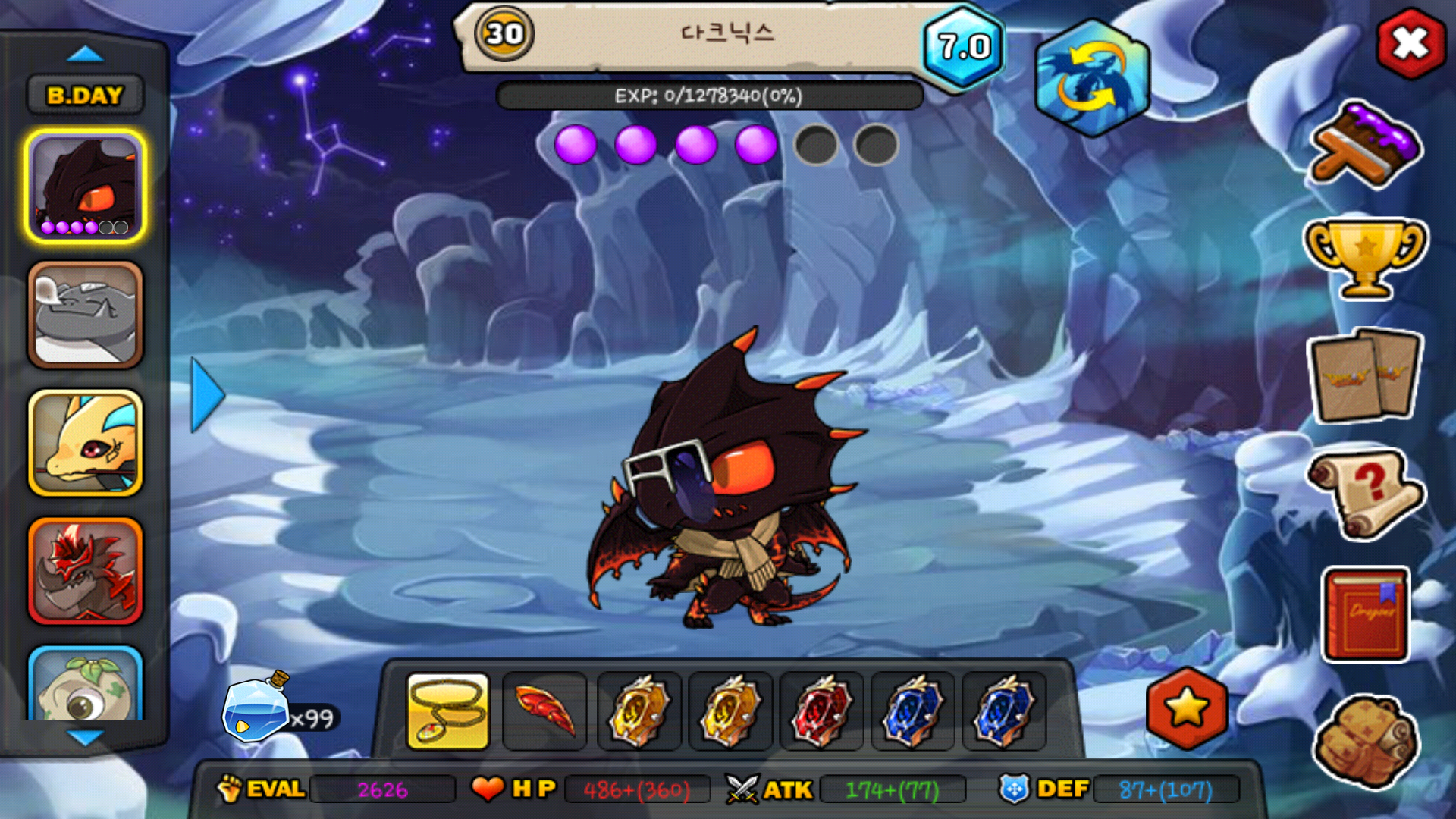1456x819 pixels.
Task: Open the purple paint brush tool
Action: coord(1365,146)
